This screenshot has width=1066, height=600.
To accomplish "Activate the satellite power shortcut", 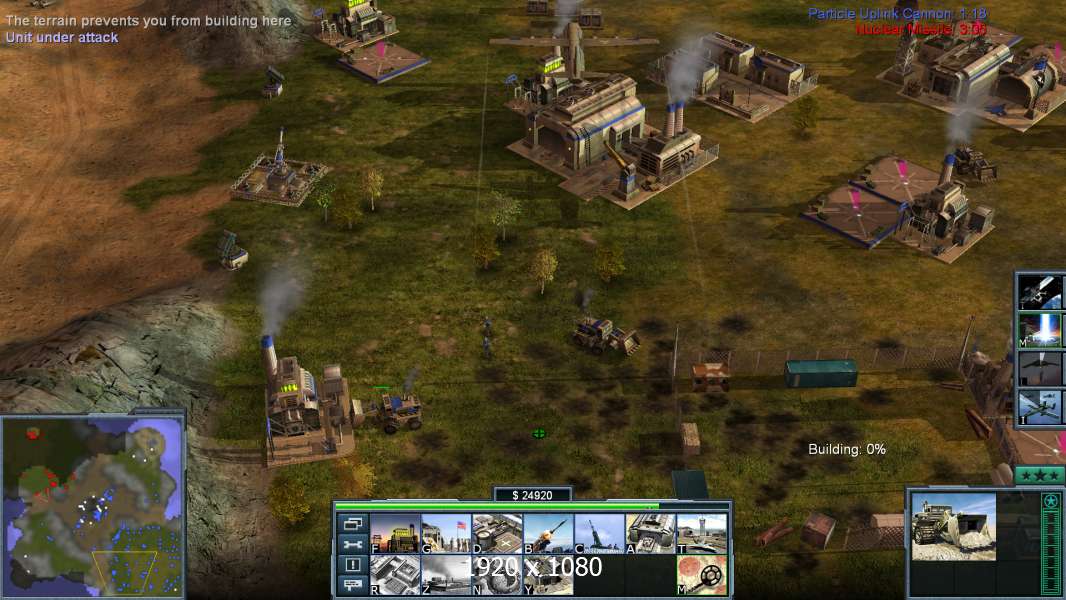I will pyautogui.click(x=1042, y=291).
